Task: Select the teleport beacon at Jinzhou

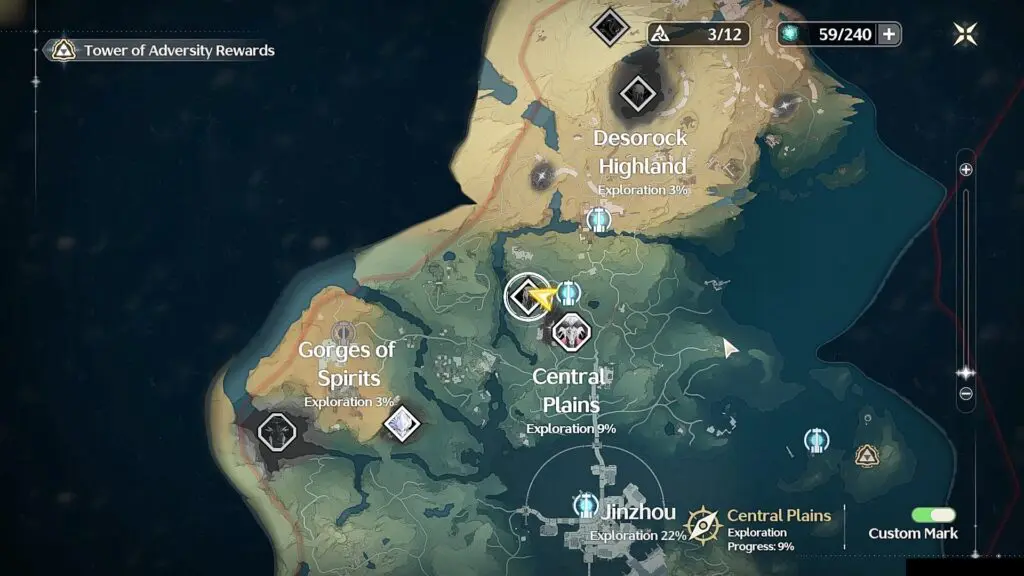Action: click(586, 505)
